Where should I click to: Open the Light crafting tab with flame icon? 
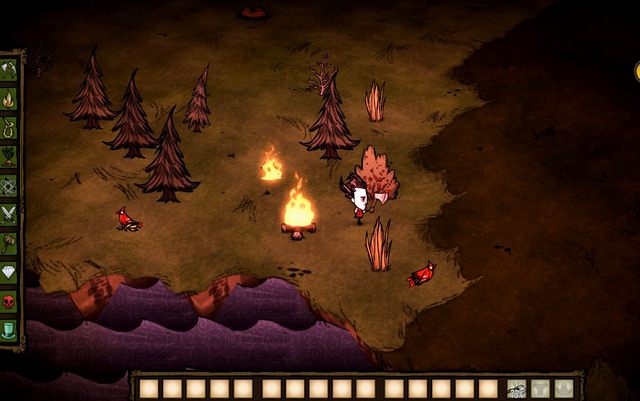click(9, 98)
